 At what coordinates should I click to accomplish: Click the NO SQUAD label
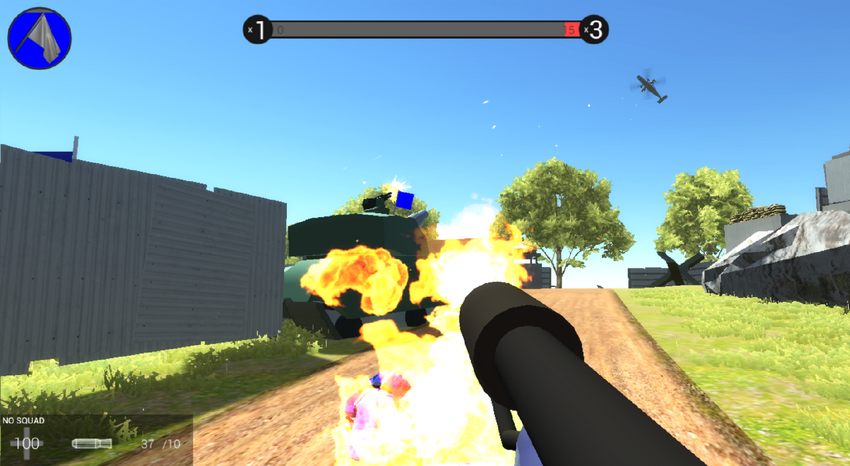tap(24, 422)
